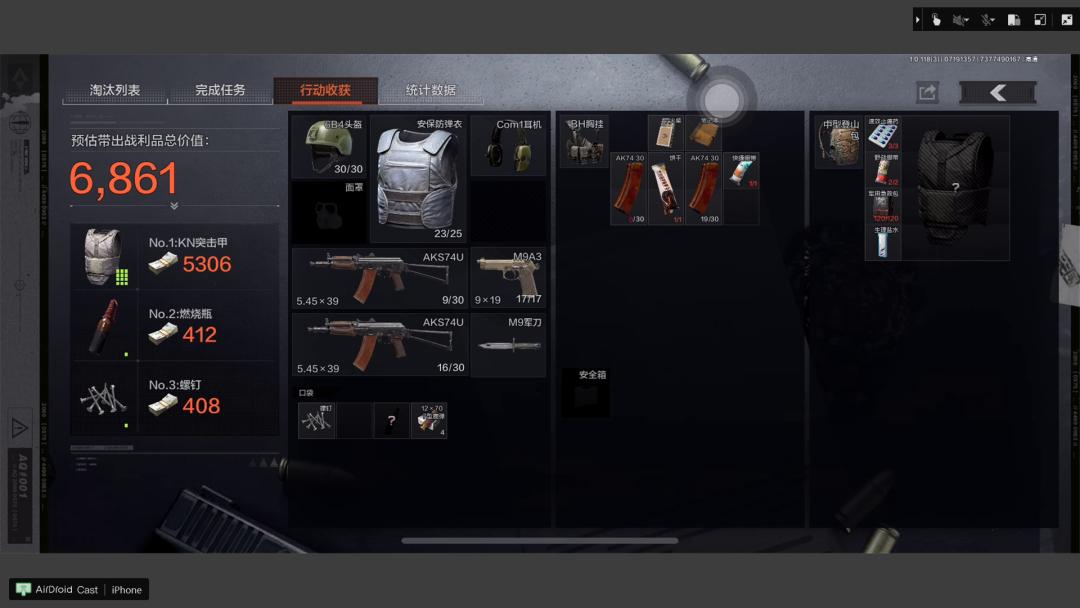Screen dimensions: 1080x608
Task: Select the 行动收获 tab
Action: tap(325, 91)
